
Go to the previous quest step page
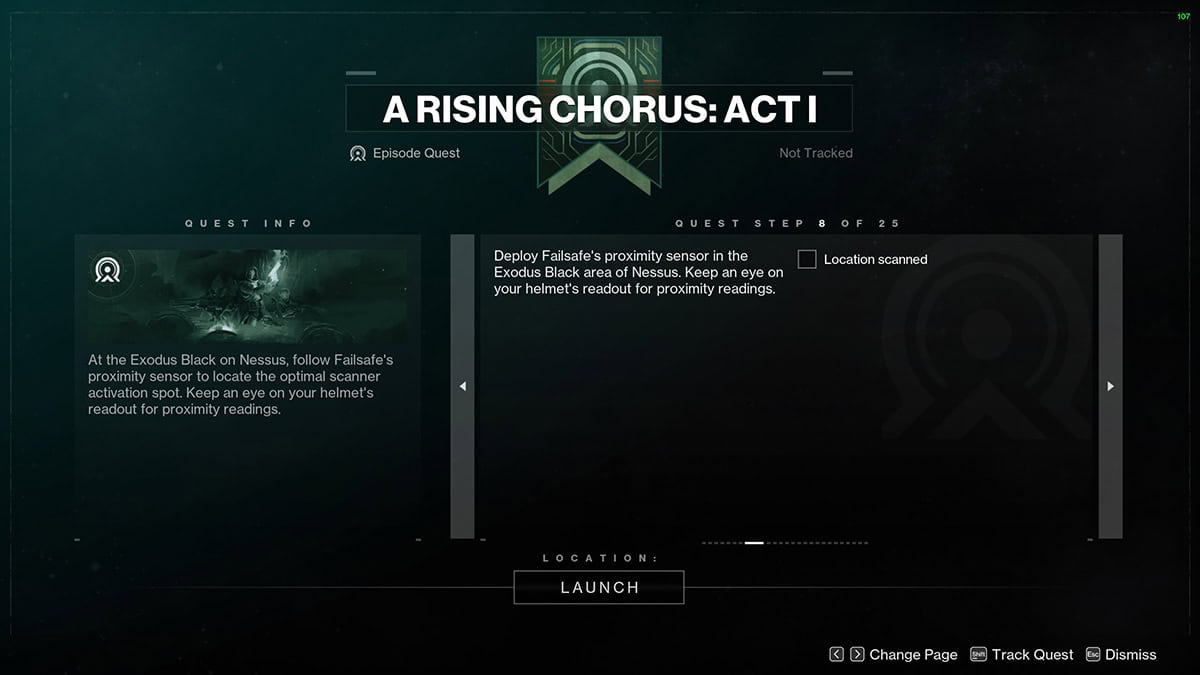[x=462, y=387]
